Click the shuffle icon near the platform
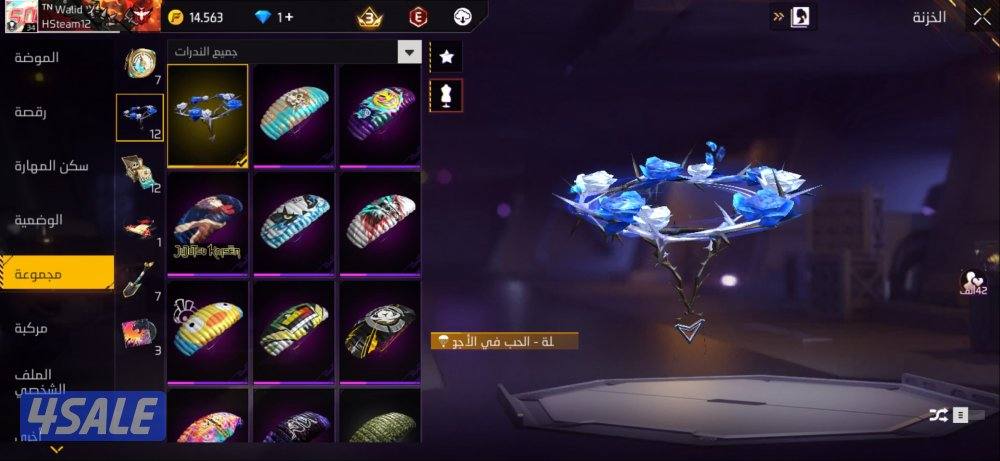Viewport: 1000px width, 461px height. (939, 414)
